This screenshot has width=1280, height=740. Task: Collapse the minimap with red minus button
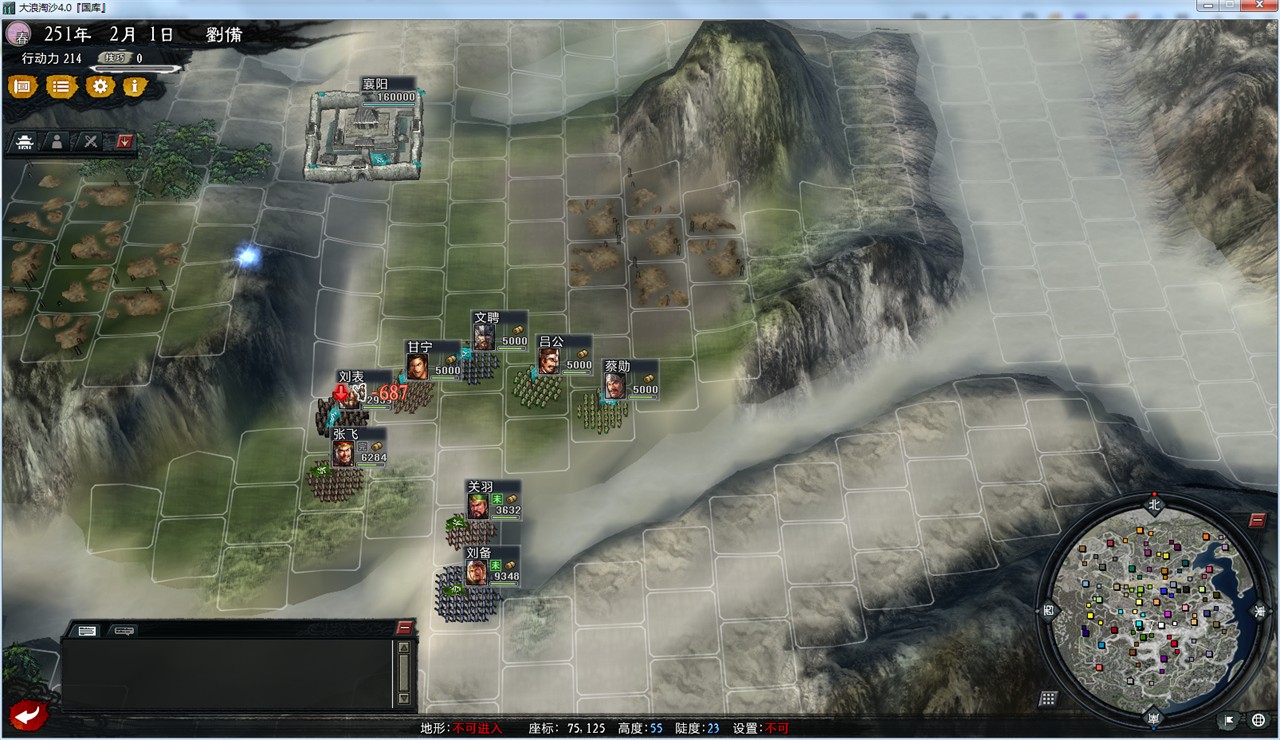click(1257, 521)
